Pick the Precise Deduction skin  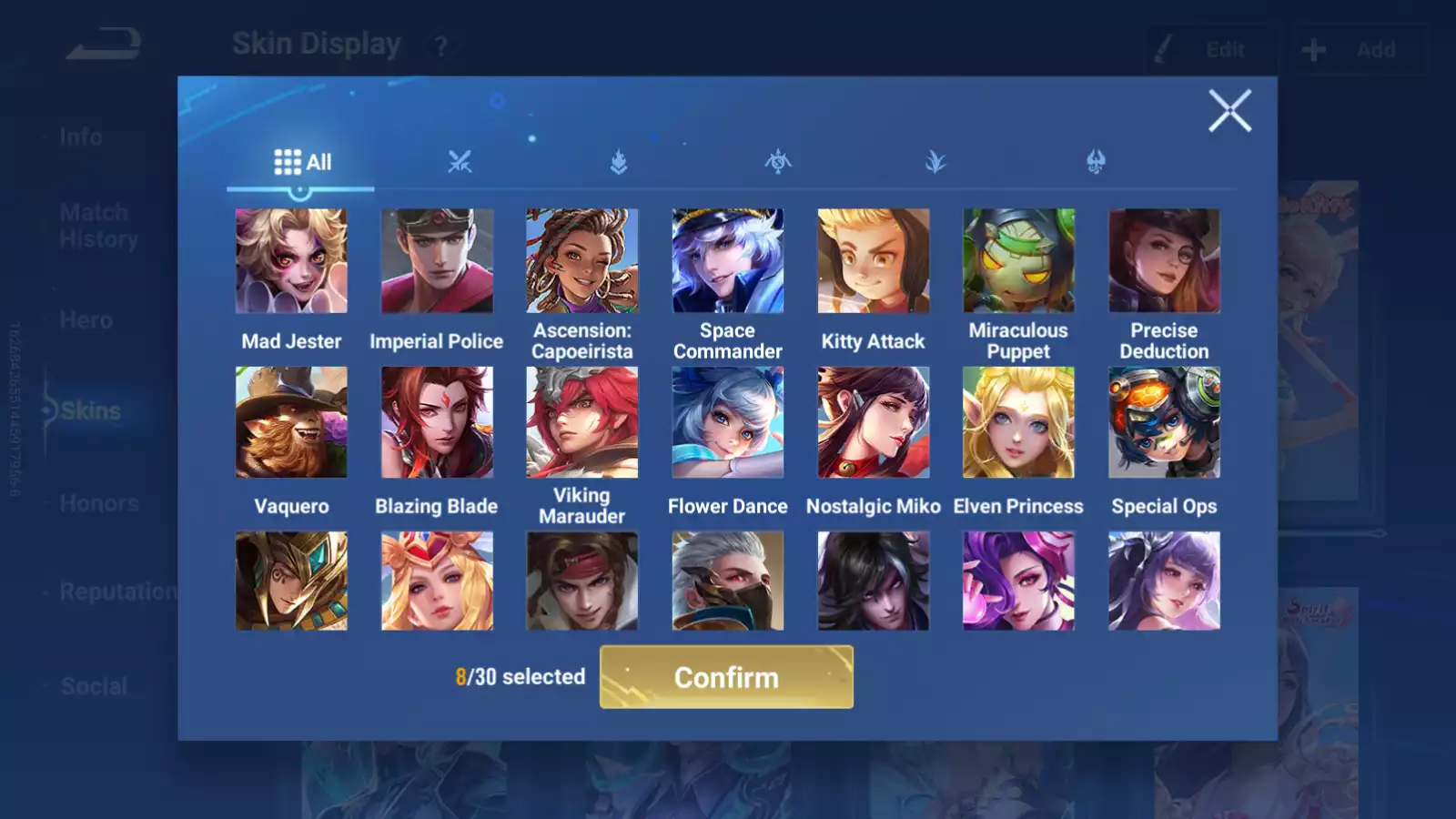click(1164, 261)
